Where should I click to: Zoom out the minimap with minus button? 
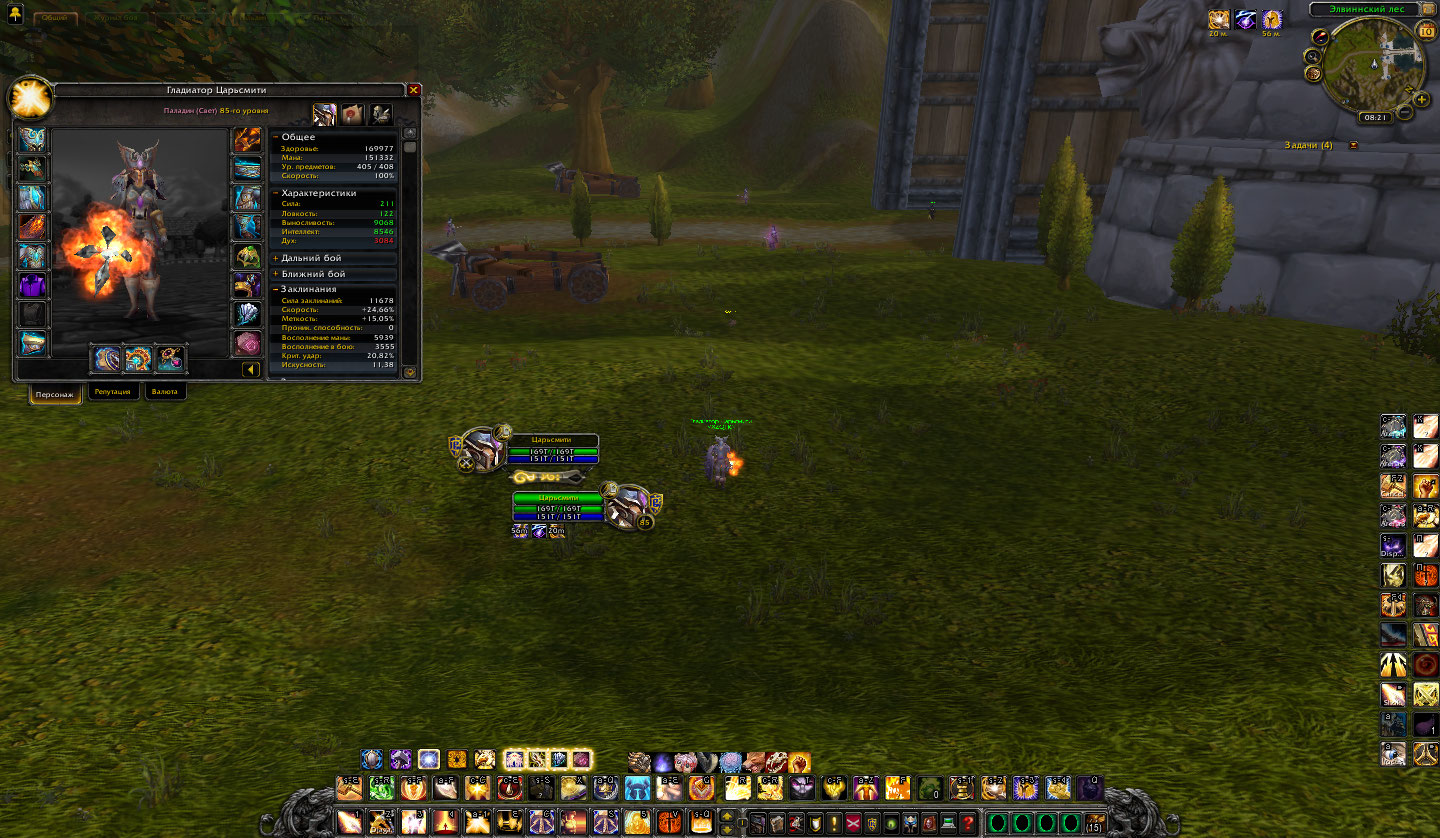[1405, 112]
